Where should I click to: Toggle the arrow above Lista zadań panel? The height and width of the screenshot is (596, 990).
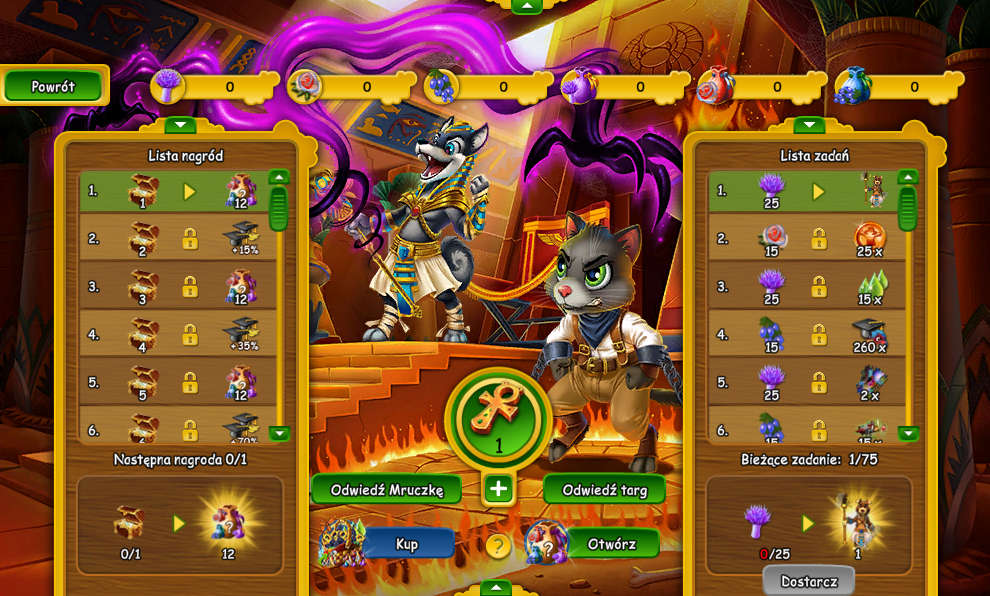(808, 125)
